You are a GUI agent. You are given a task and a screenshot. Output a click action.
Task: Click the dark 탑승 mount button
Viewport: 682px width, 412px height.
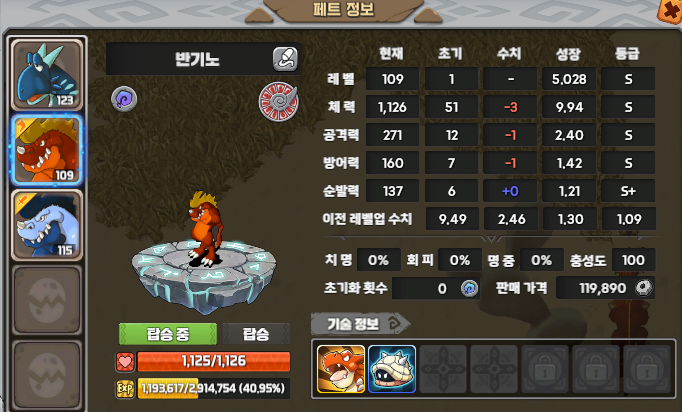pyautogui.click(x=255, y=334)
